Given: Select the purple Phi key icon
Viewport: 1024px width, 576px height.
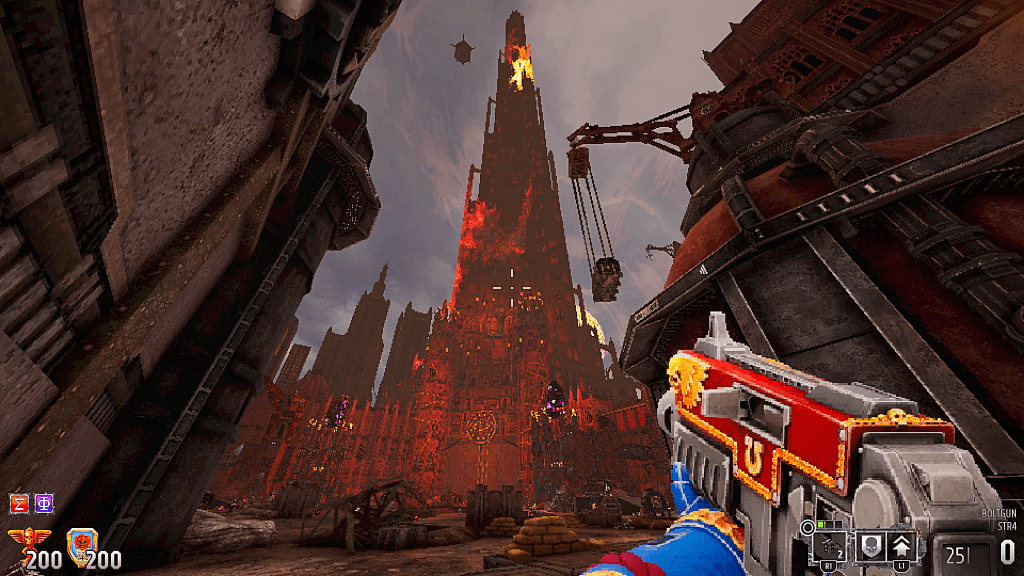Looking at the screenshot, I should click(x=43, y=503).
